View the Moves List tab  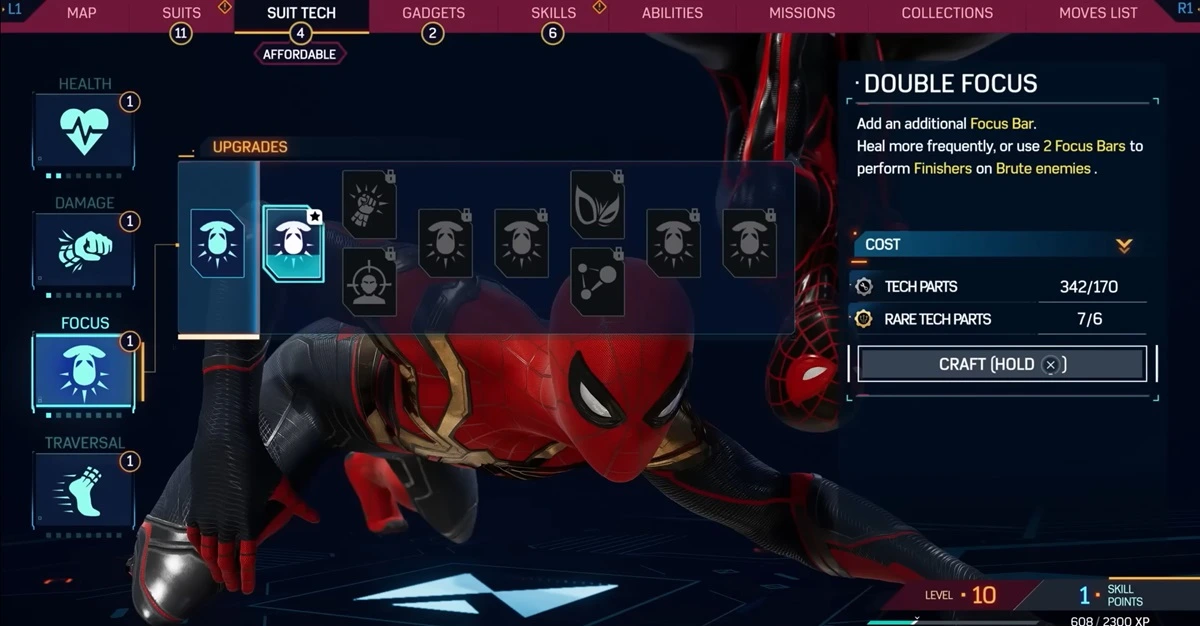pos(1098,13)
